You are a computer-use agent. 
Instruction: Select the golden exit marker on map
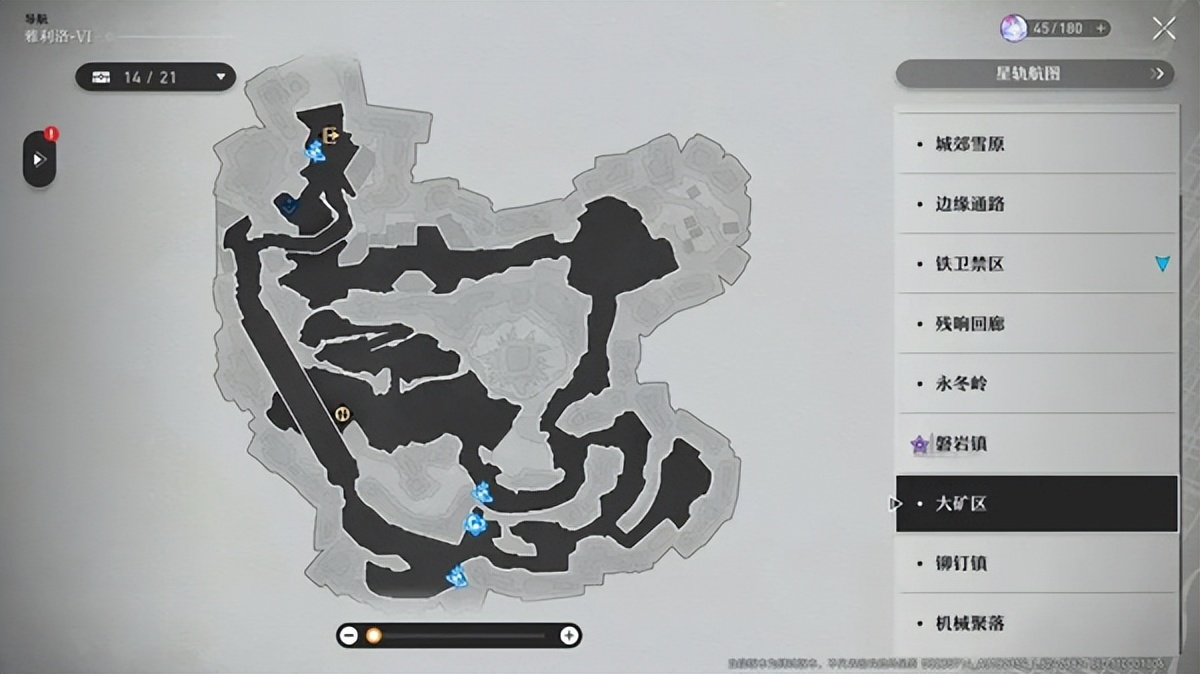tap(331, 135)
